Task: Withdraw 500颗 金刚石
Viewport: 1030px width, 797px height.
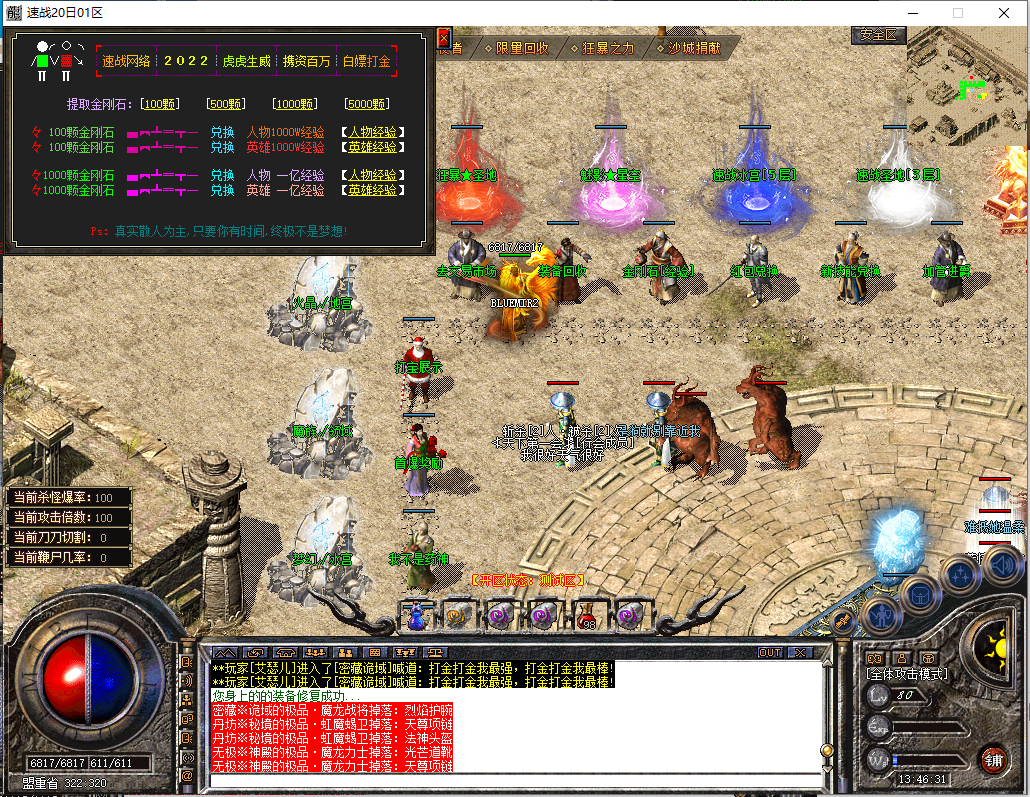Action: 226,104
